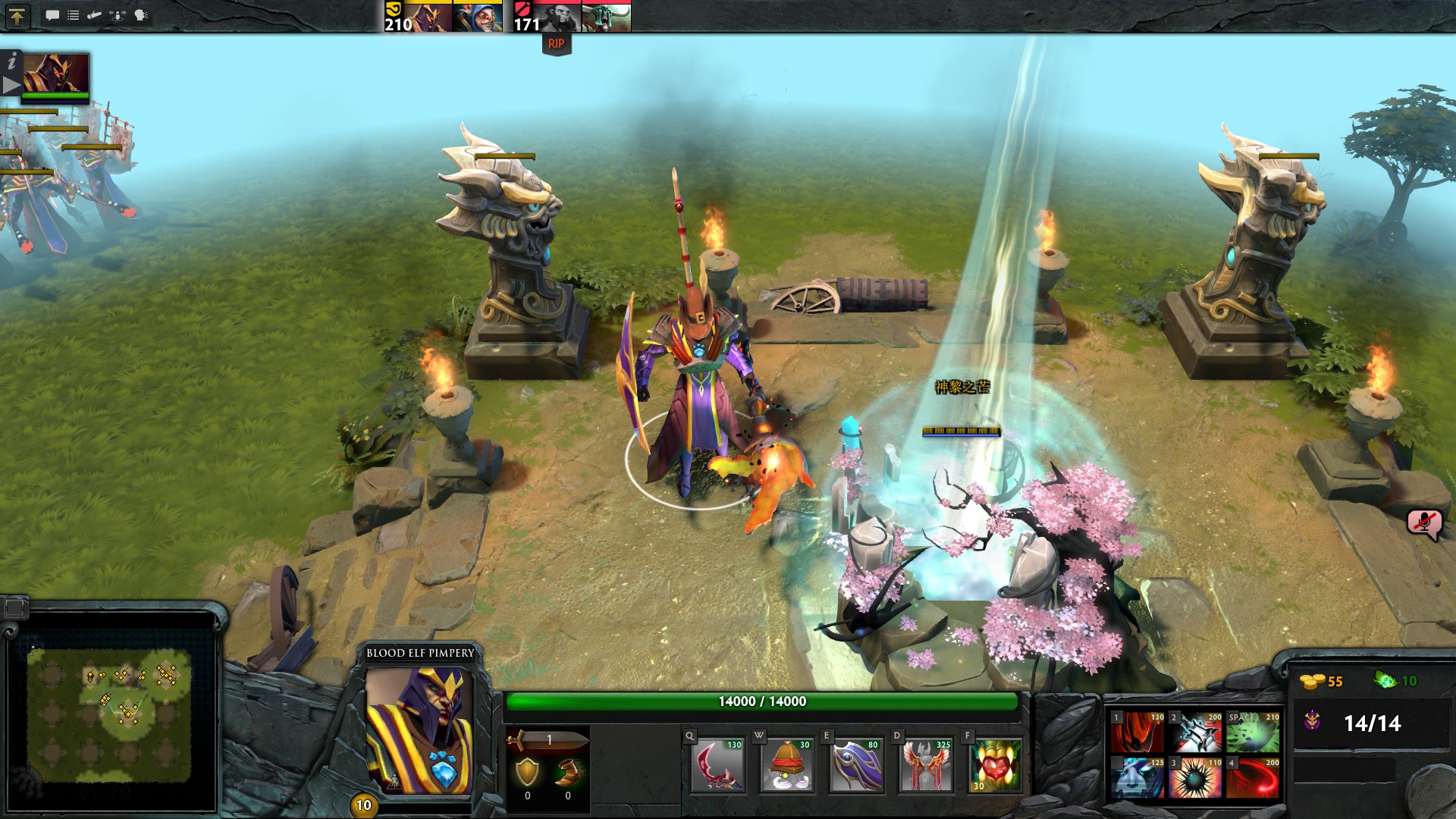The image size is (1456, 819).
Task: Open the main menu arrow button
Action: tap(17, 16)
